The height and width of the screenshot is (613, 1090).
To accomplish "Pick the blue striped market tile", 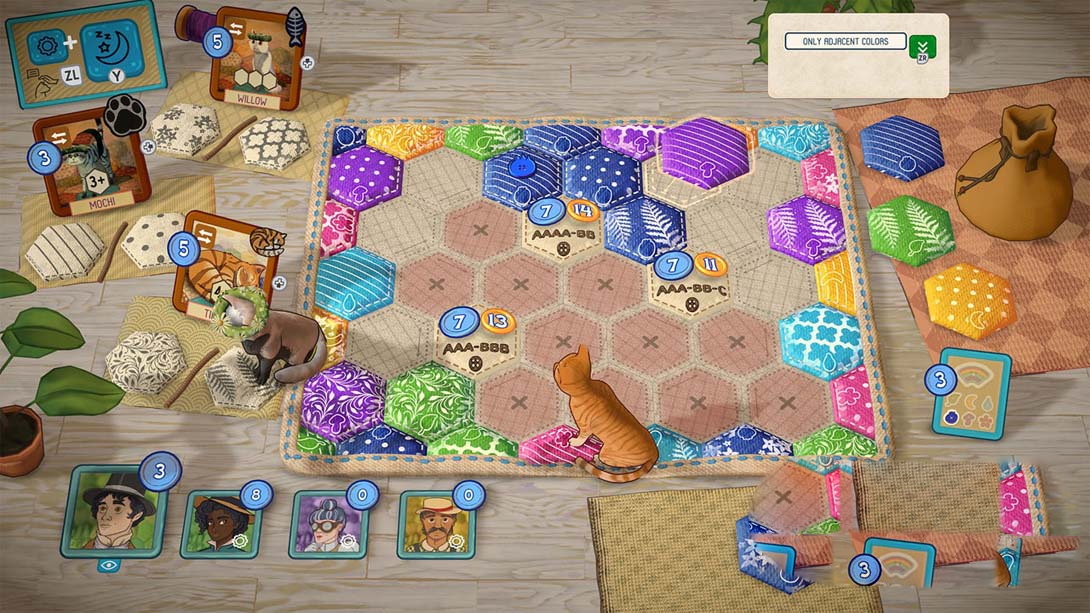I will pos(902,148).
